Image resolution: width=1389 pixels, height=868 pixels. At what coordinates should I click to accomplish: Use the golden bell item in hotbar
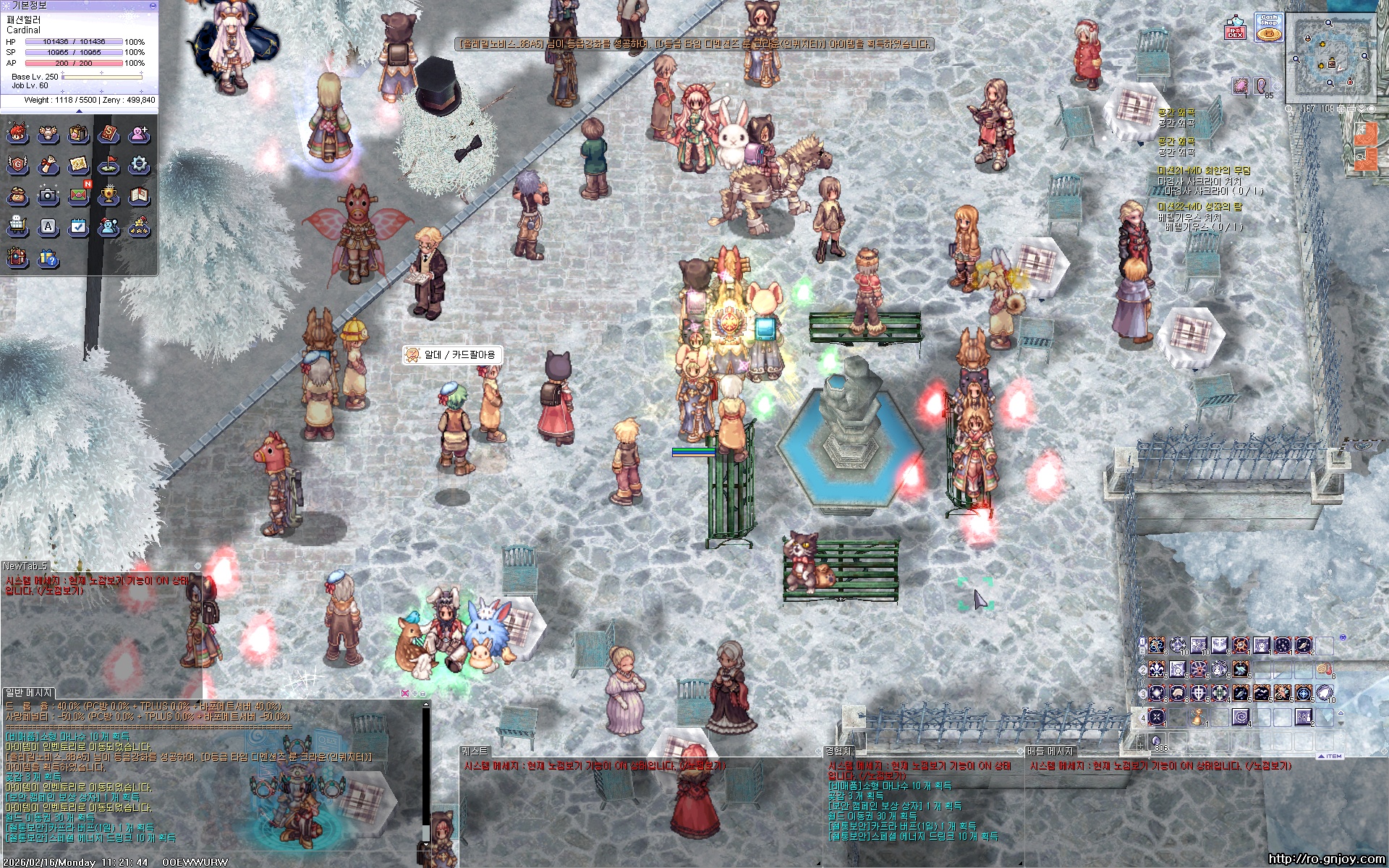[x=1198, y=718]
